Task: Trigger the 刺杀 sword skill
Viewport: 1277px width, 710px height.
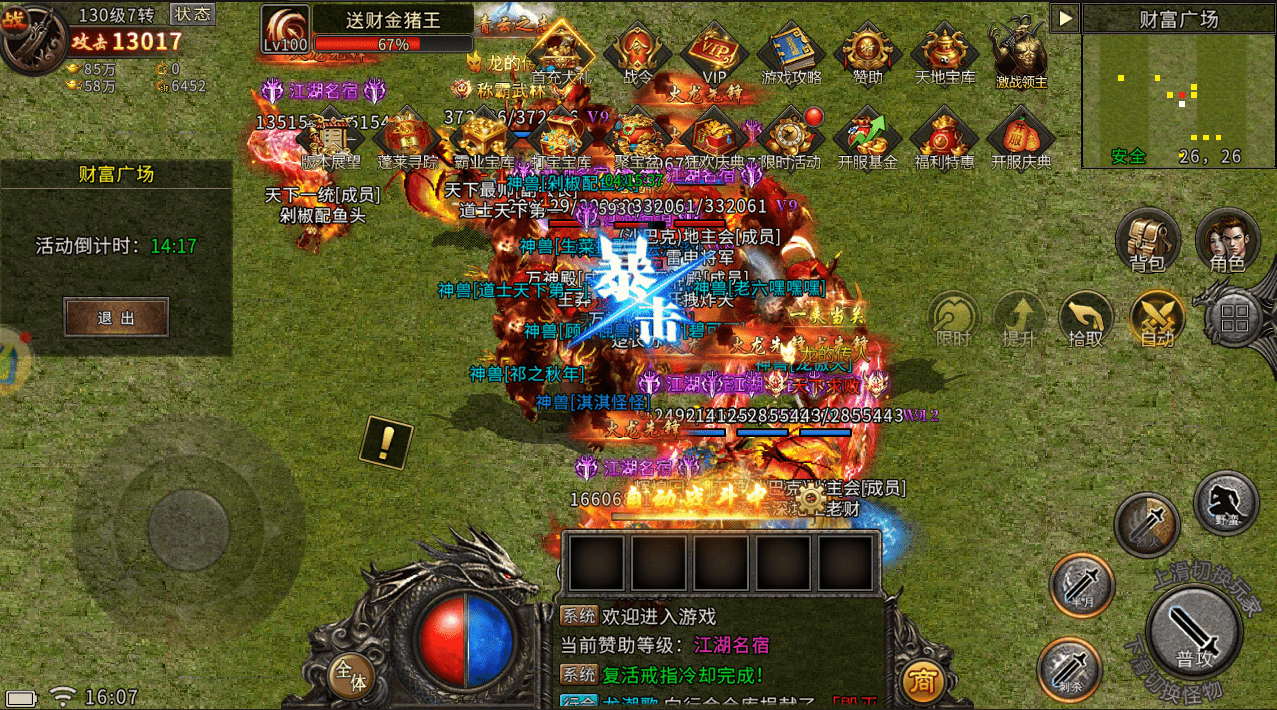Action: 1069,667
